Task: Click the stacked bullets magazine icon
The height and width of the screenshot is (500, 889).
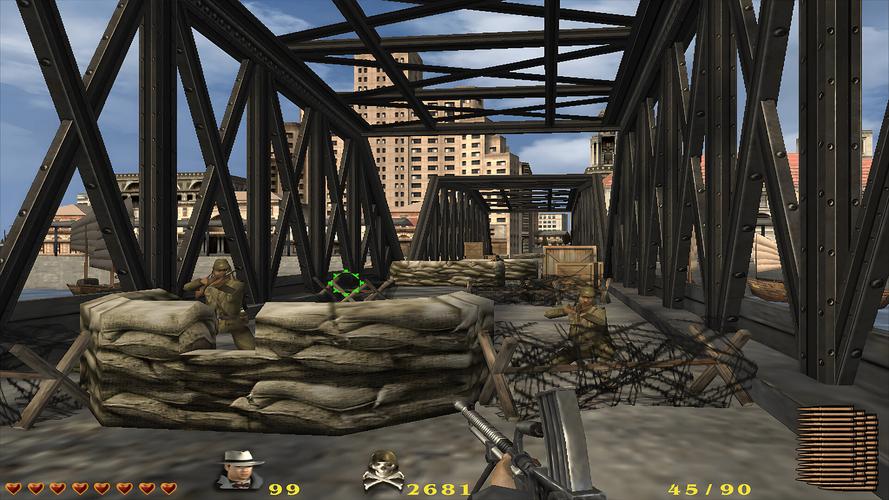Action: (x=837, y=445)
